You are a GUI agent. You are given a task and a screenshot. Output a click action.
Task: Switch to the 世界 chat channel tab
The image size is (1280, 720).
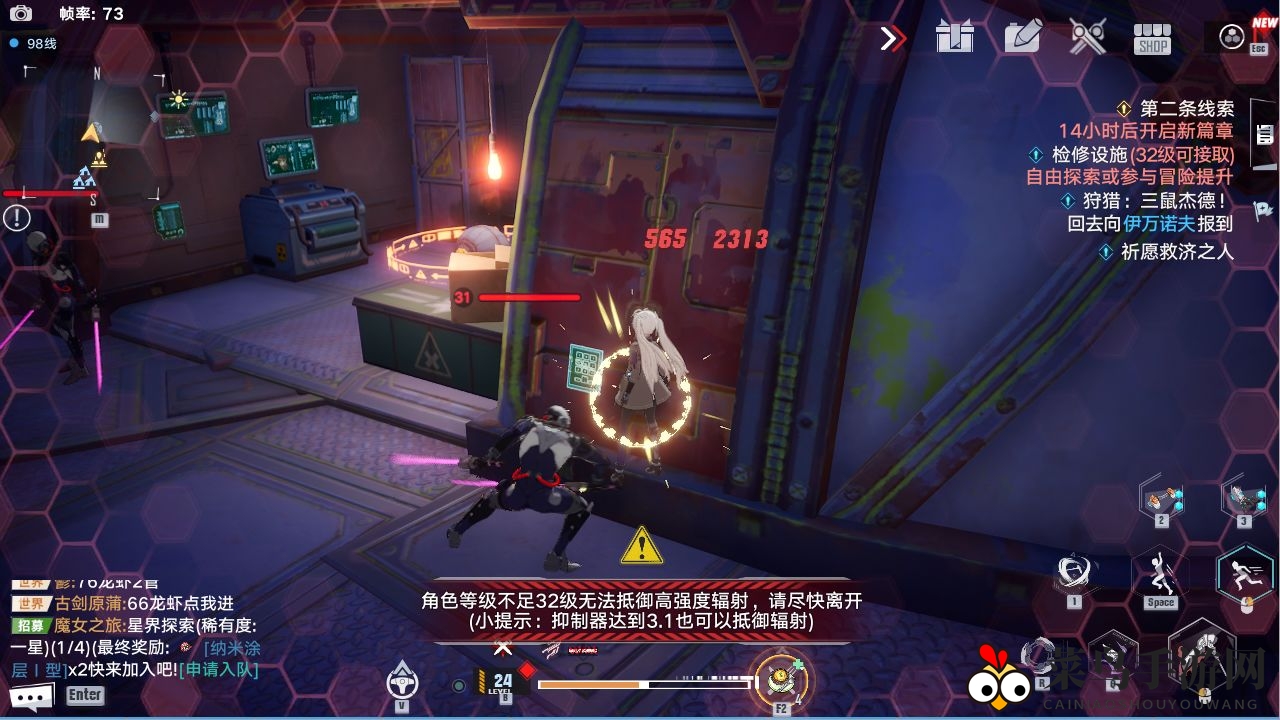click(33, 603)
